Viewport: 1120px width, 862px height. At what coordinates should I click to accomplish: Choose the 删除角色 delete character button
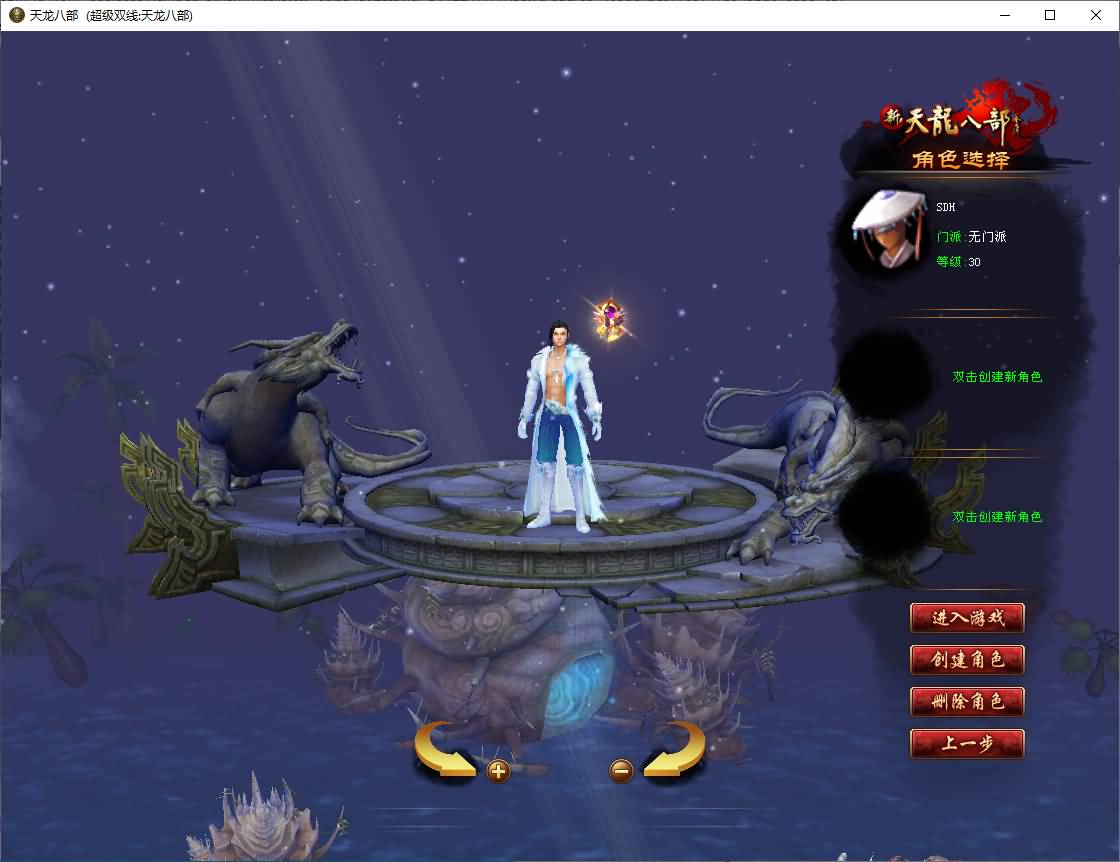coord(967,701)
